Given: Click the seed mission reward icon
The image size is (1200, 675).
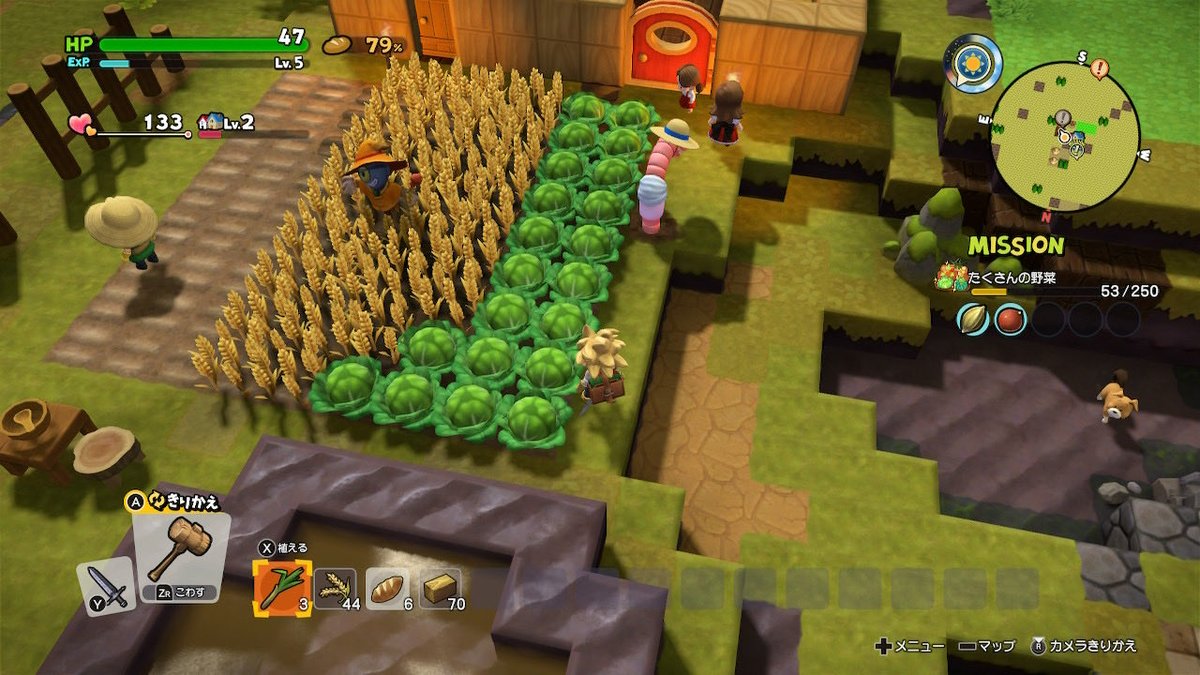Looking at the screenshot, I should pyautogui.click(x=973, y=319).
